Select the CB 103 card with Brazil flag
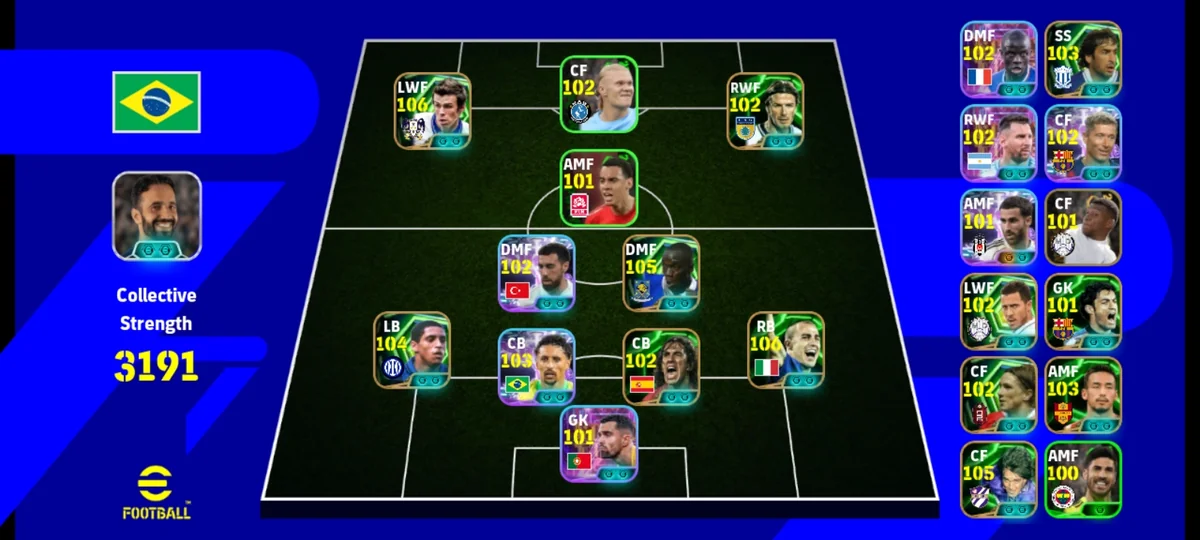The width and height of the screenshot is (1200, 540). (x=536, y=367)
